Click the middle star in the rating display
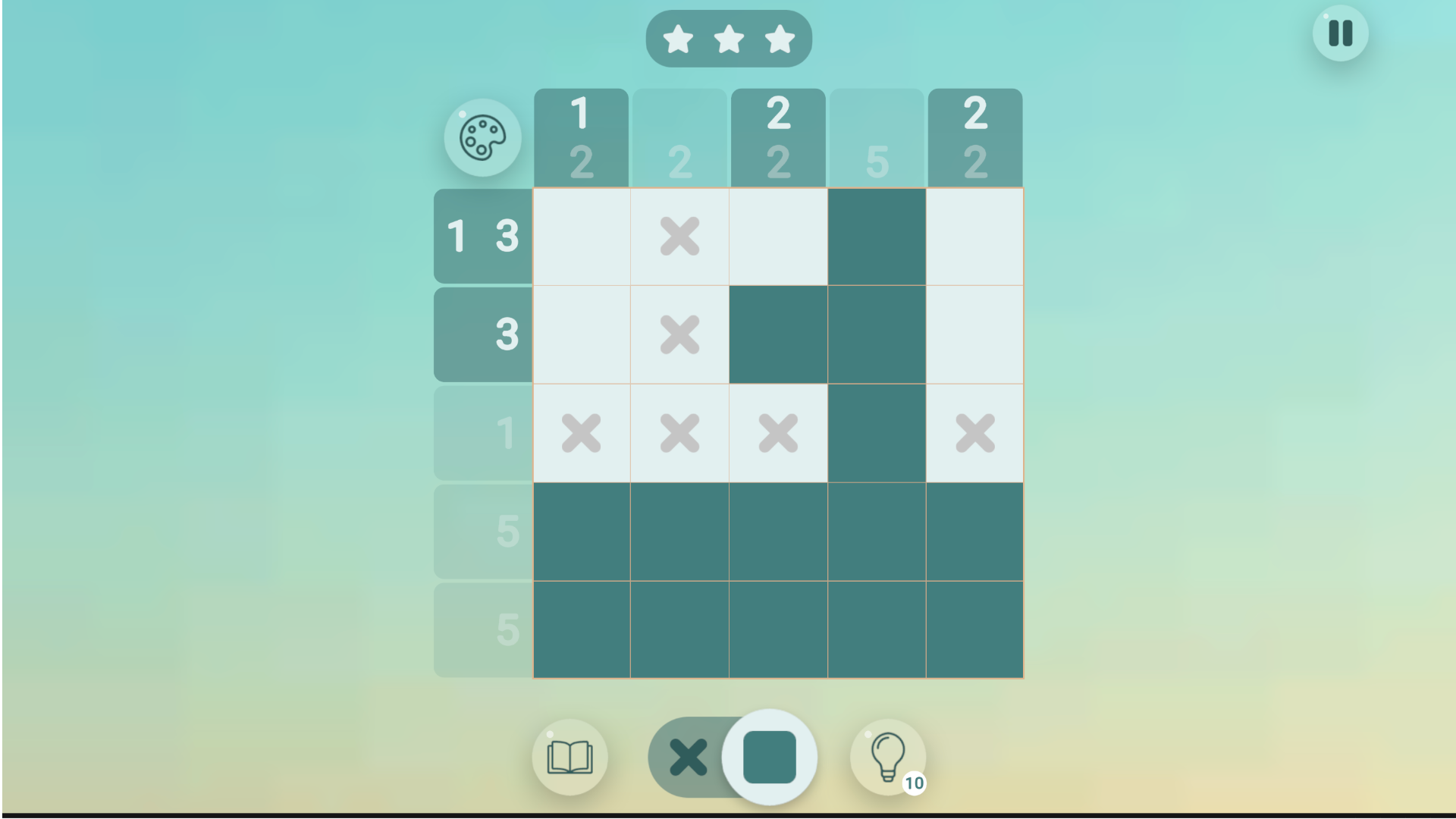 pos(729,38)
